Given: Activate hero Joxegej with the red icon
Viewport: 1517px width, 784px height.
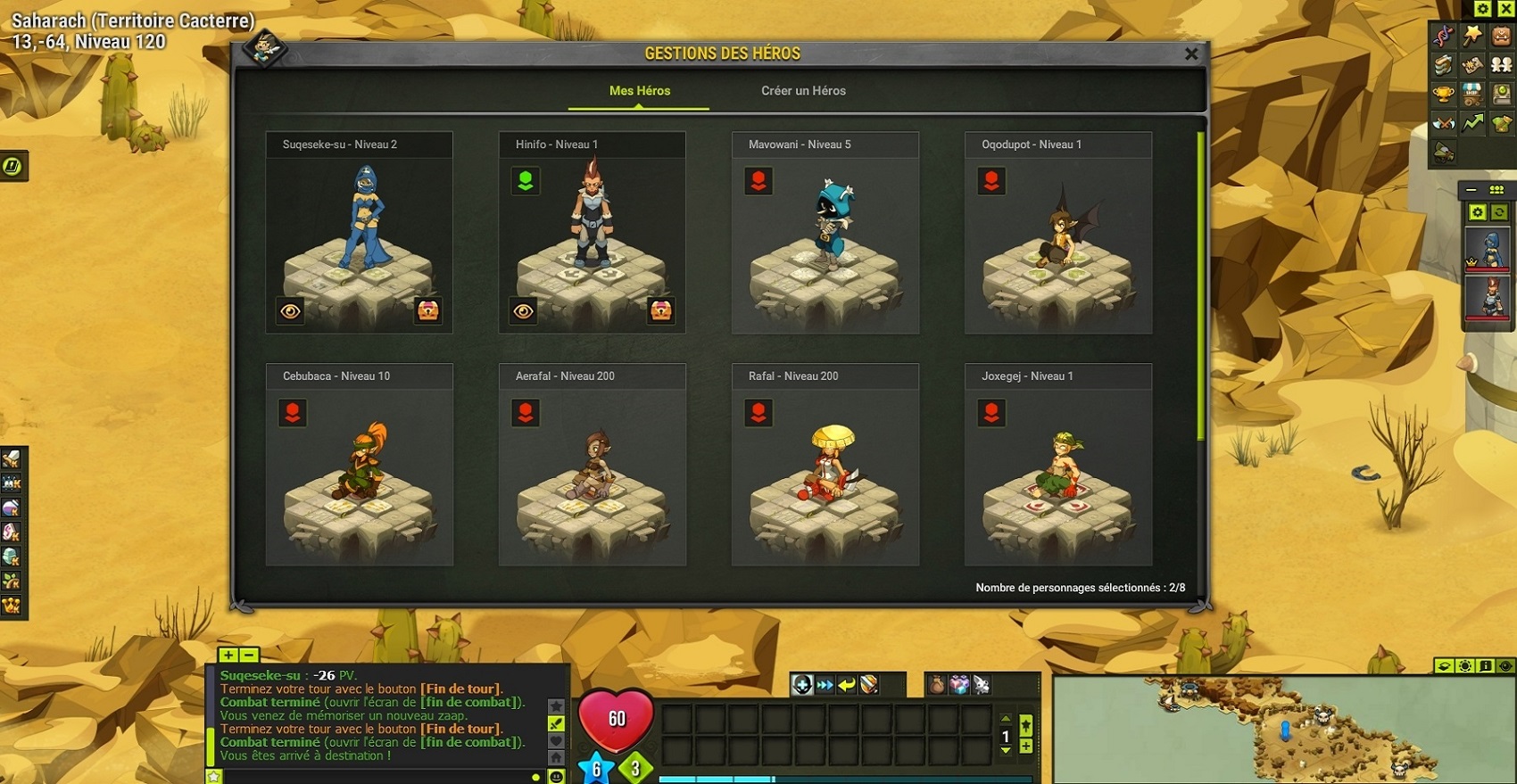Looking at the screenshot, I should pos(991,413).
